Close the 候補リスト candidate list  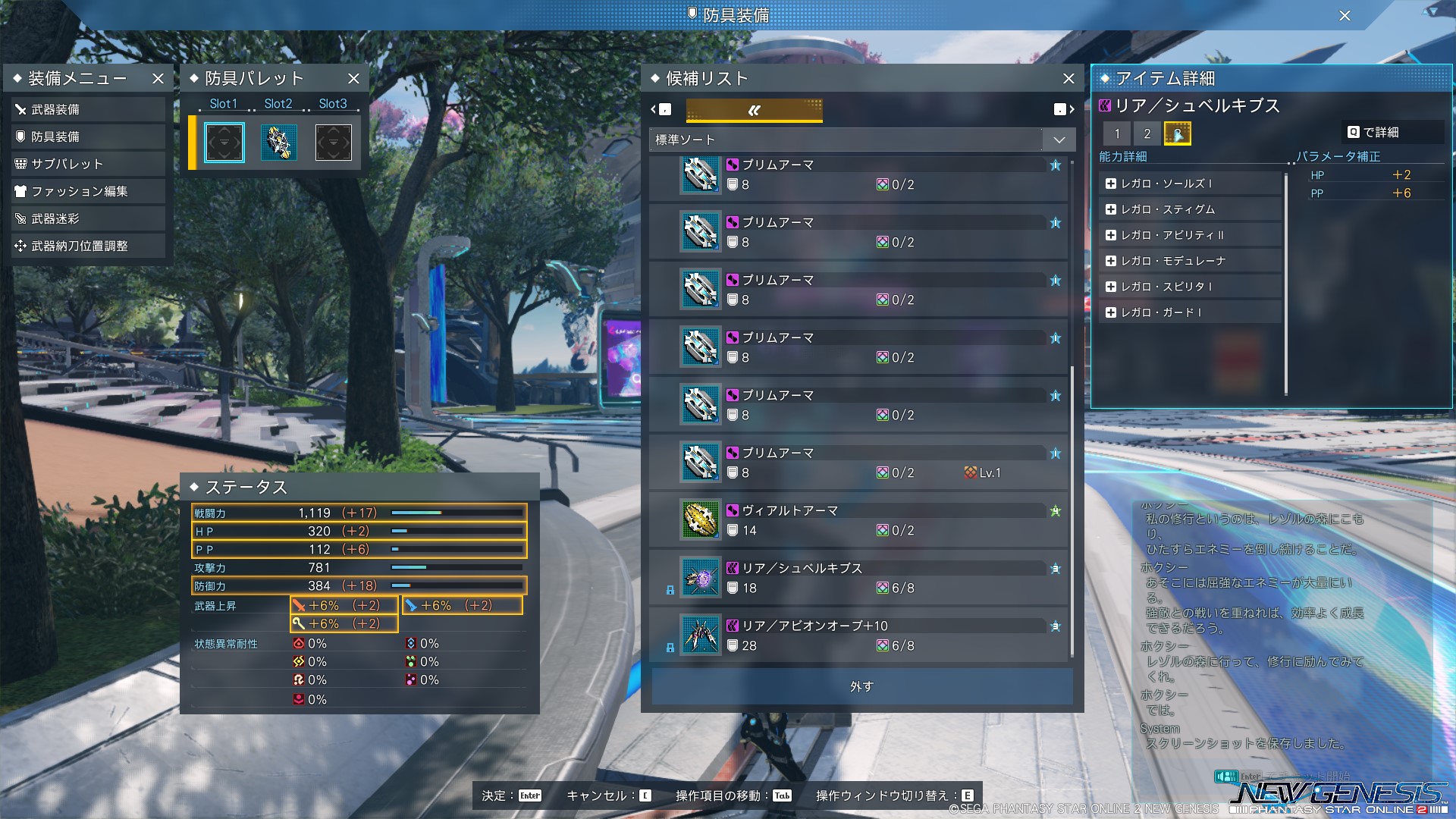pos(1068,79)
